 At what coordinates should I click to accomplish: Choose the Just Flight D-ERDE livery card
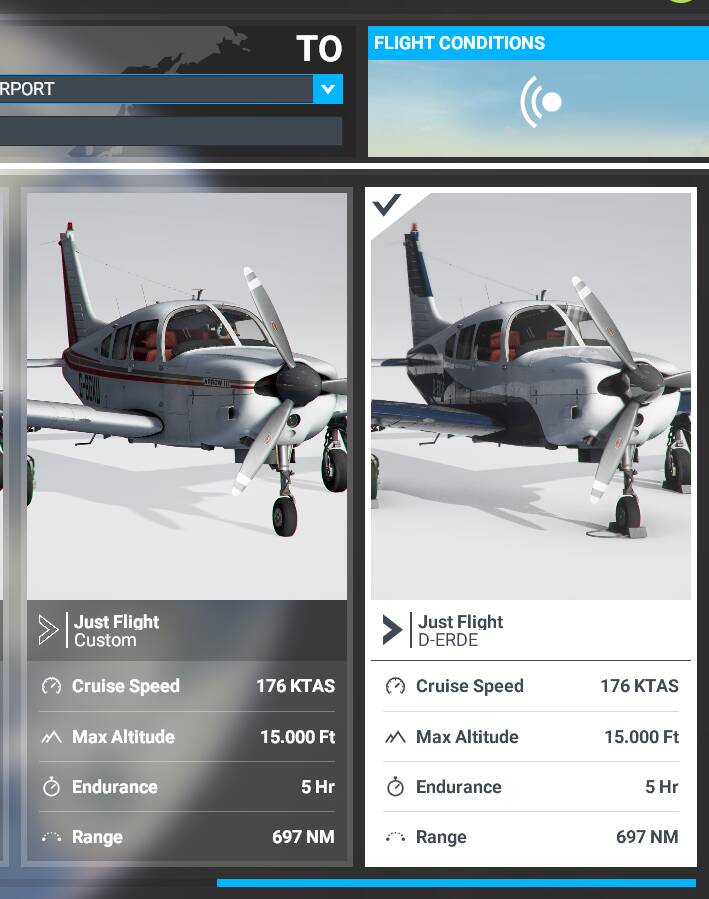tap(530, 420)
